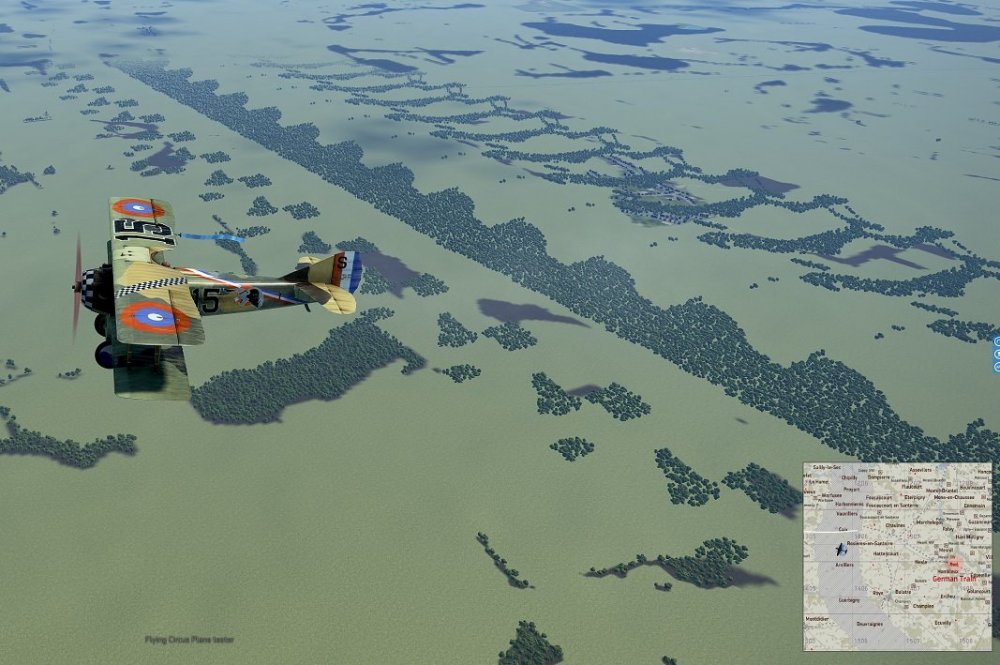Open the blue overlay widget at the screen edge
The height and width of the screenshot is (665, 1000).
[996, 355]
